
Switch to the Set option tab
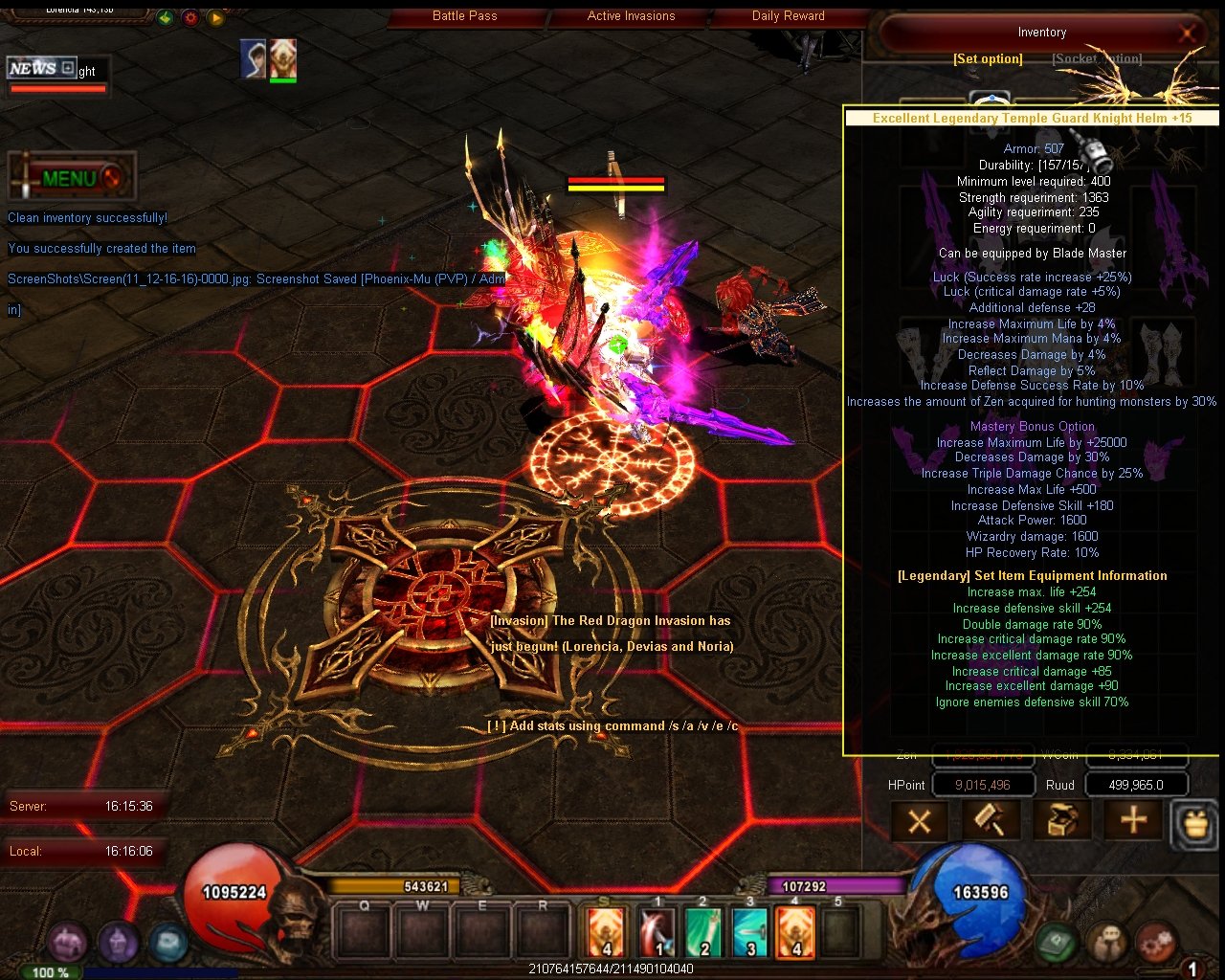pyautogui.click(x=988, y=59)
